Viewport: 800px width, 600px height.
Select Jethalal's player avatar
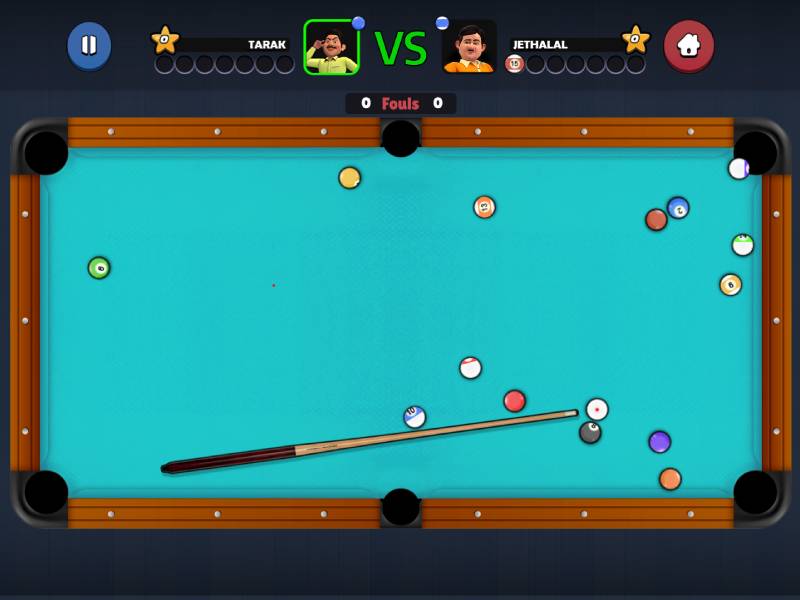(469, 47)
